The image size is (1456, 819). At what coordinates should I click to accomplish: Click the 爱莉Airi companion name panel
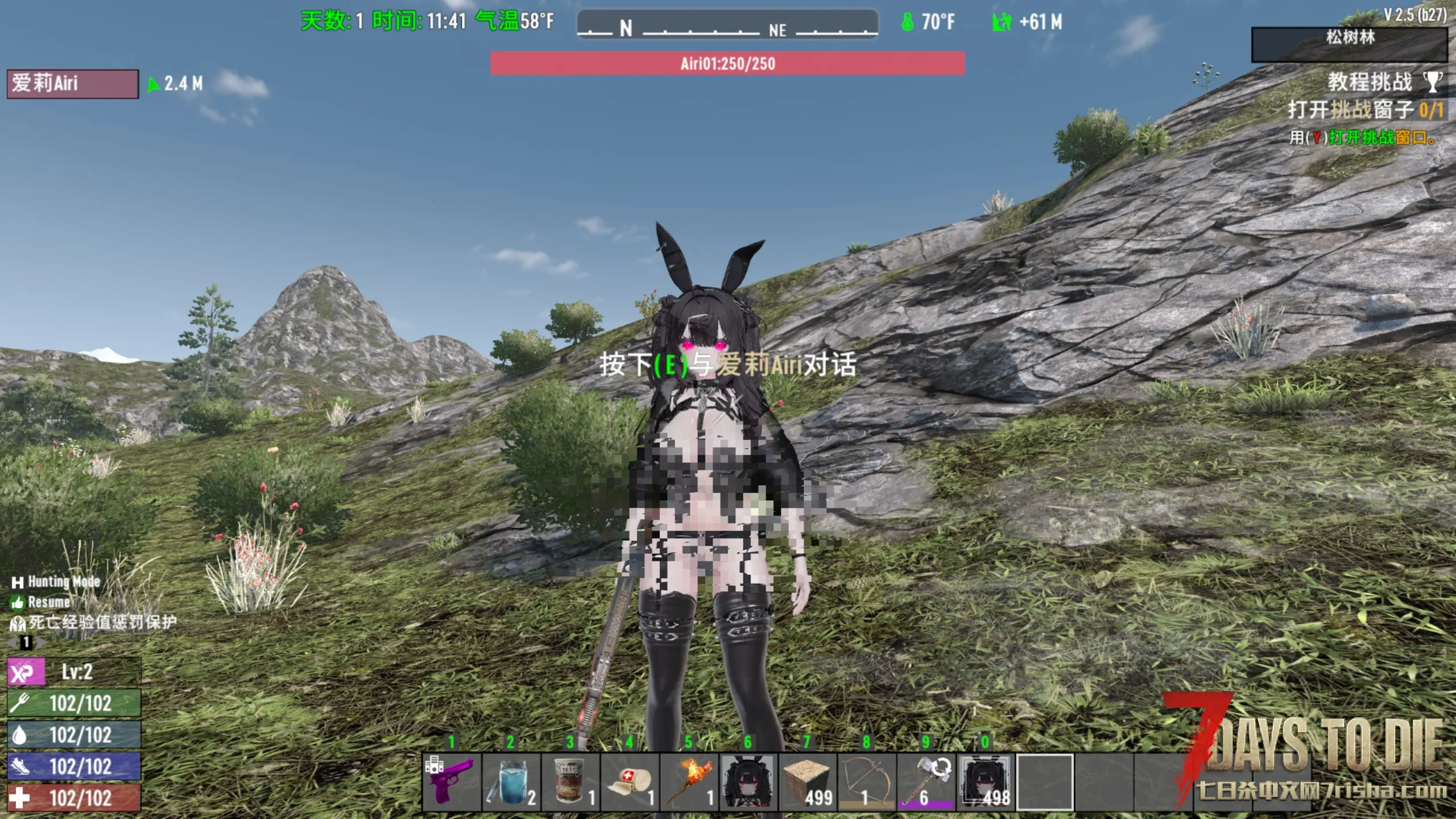tap(72, 84)
